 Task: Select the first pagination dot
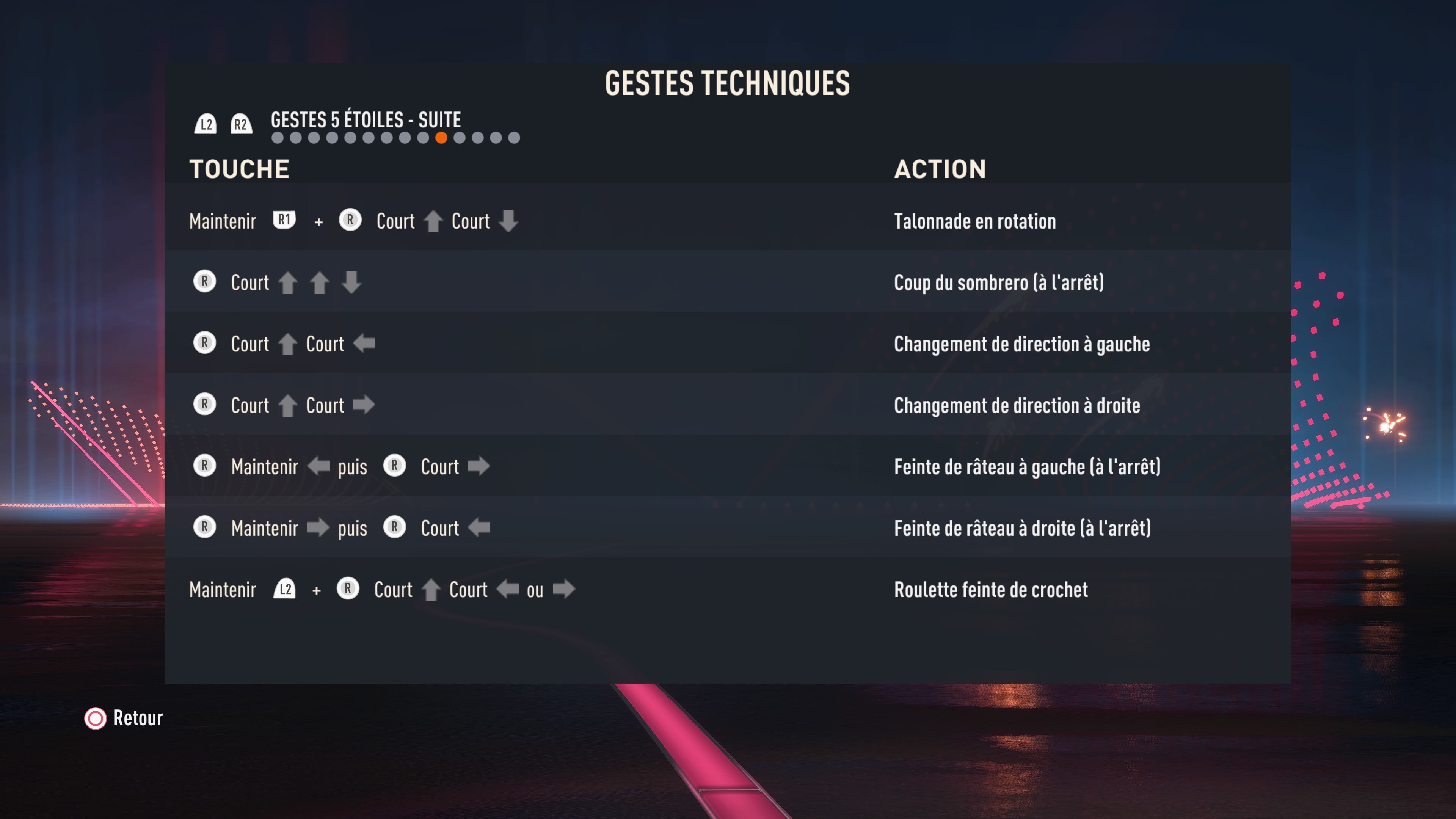[278, 137]
